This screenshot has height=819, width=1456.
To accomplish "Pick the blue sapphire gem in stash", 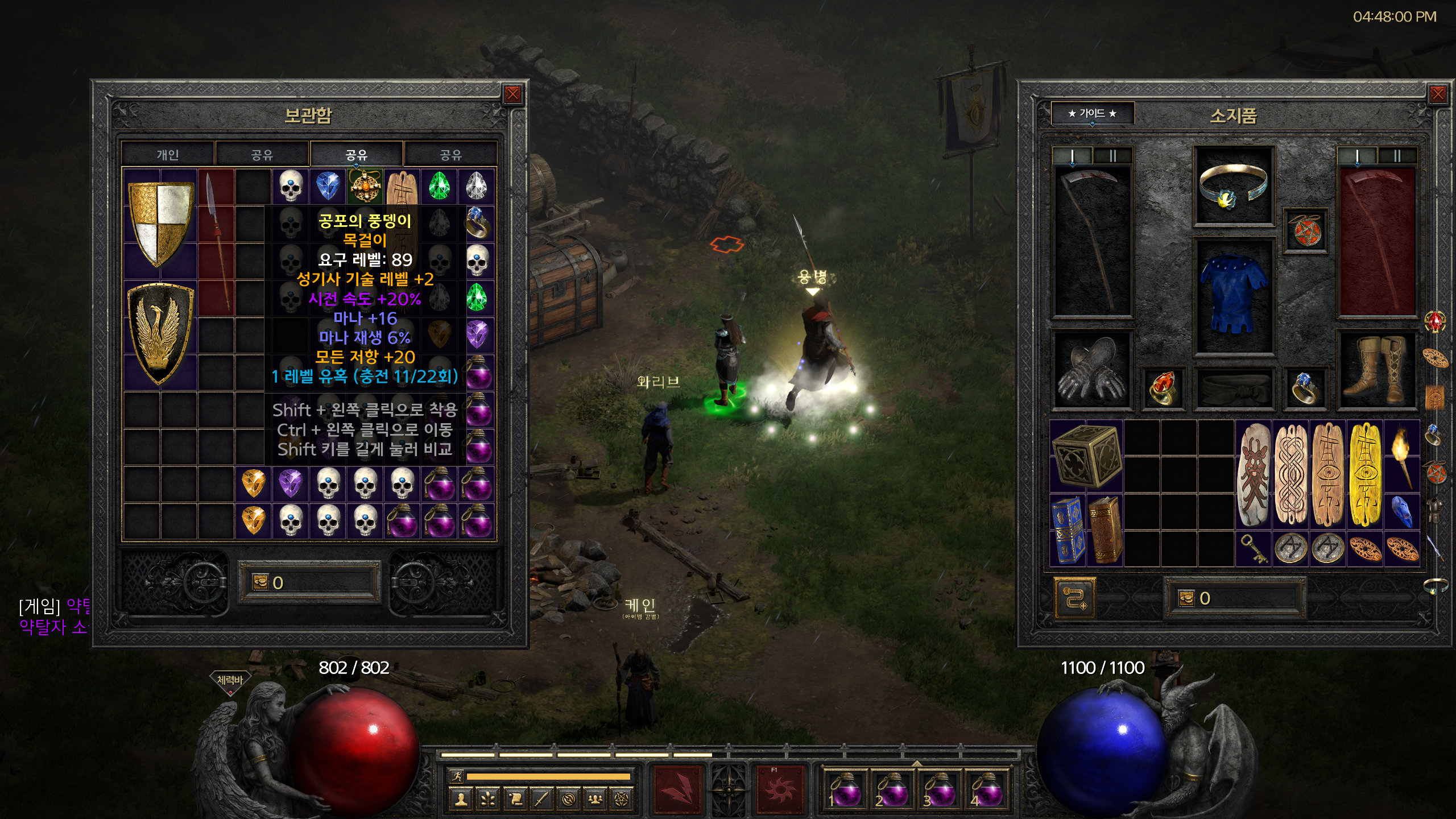I will tap(328, 186).
